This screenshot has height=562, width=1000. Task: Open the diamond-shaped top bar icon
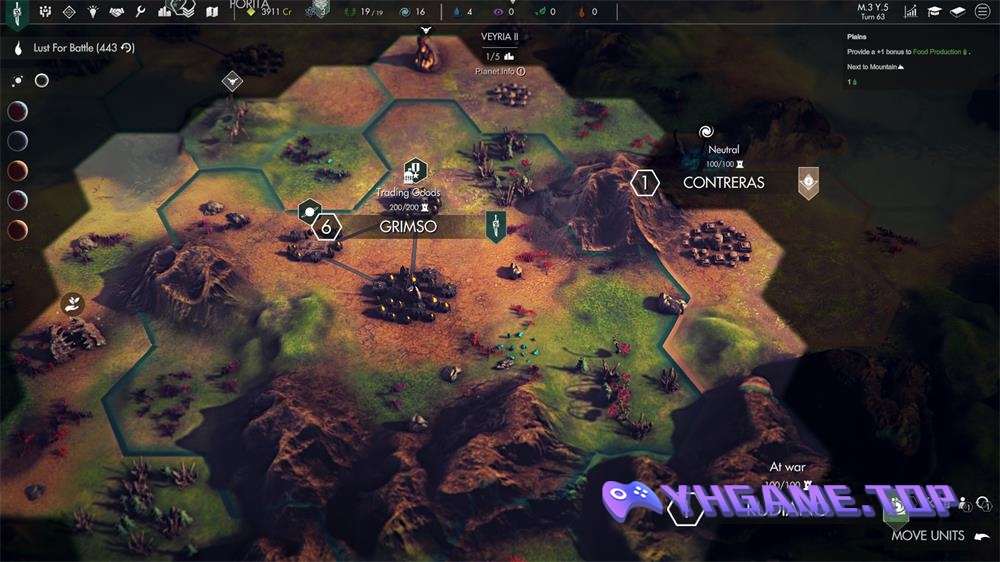69,12
